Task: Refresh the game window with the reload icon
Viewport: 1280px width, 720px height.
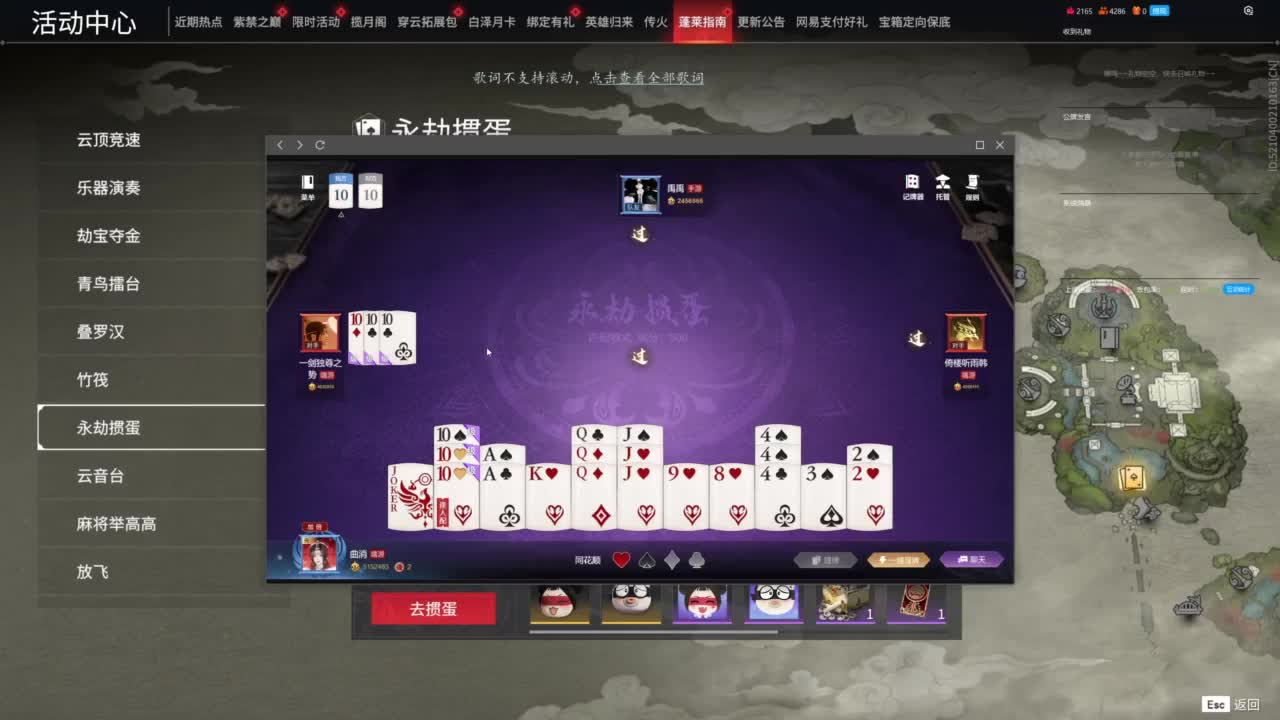Action: coord(319,145)
